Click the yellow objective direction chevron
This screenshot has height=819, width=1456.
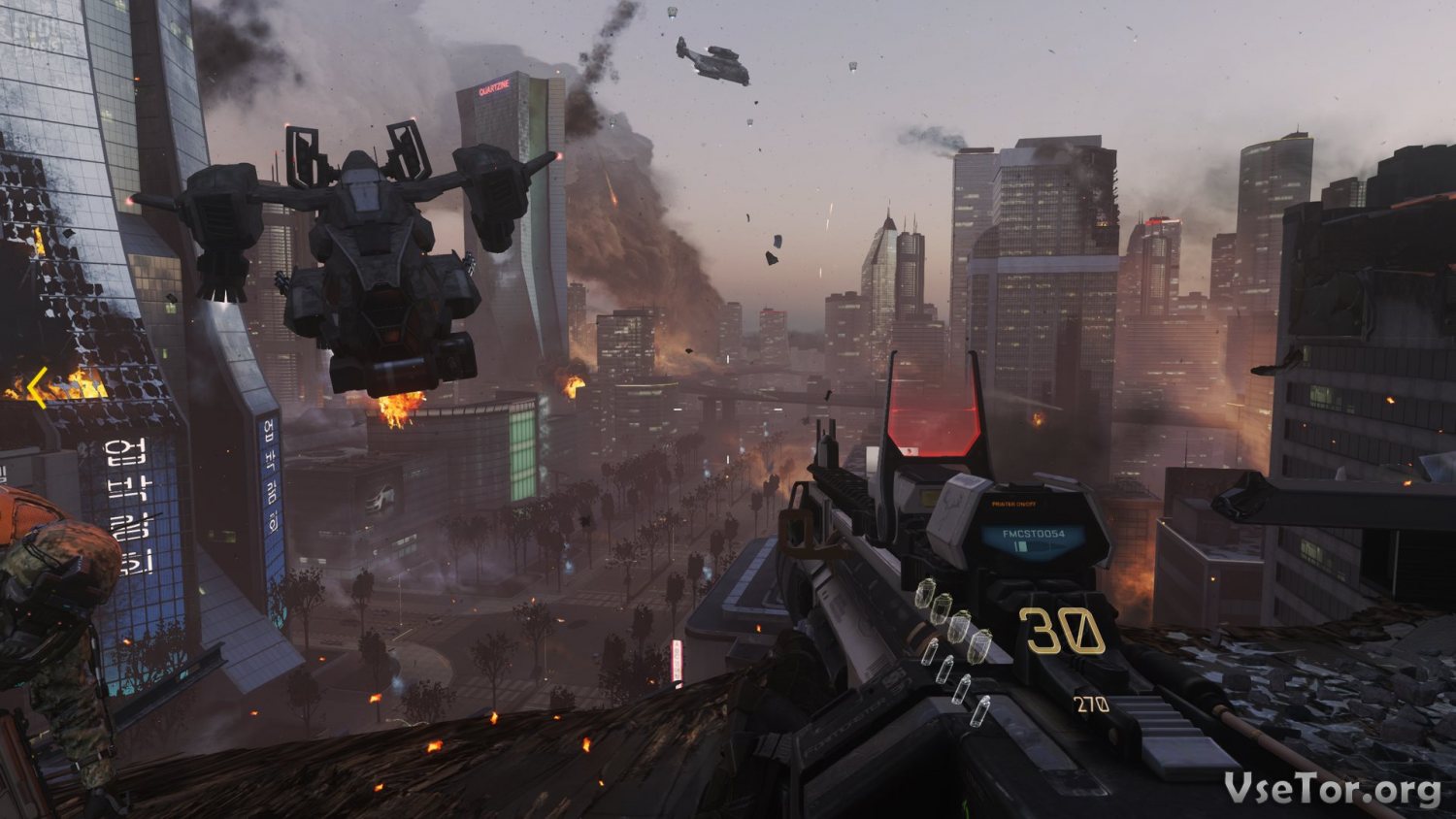point(37,388)
